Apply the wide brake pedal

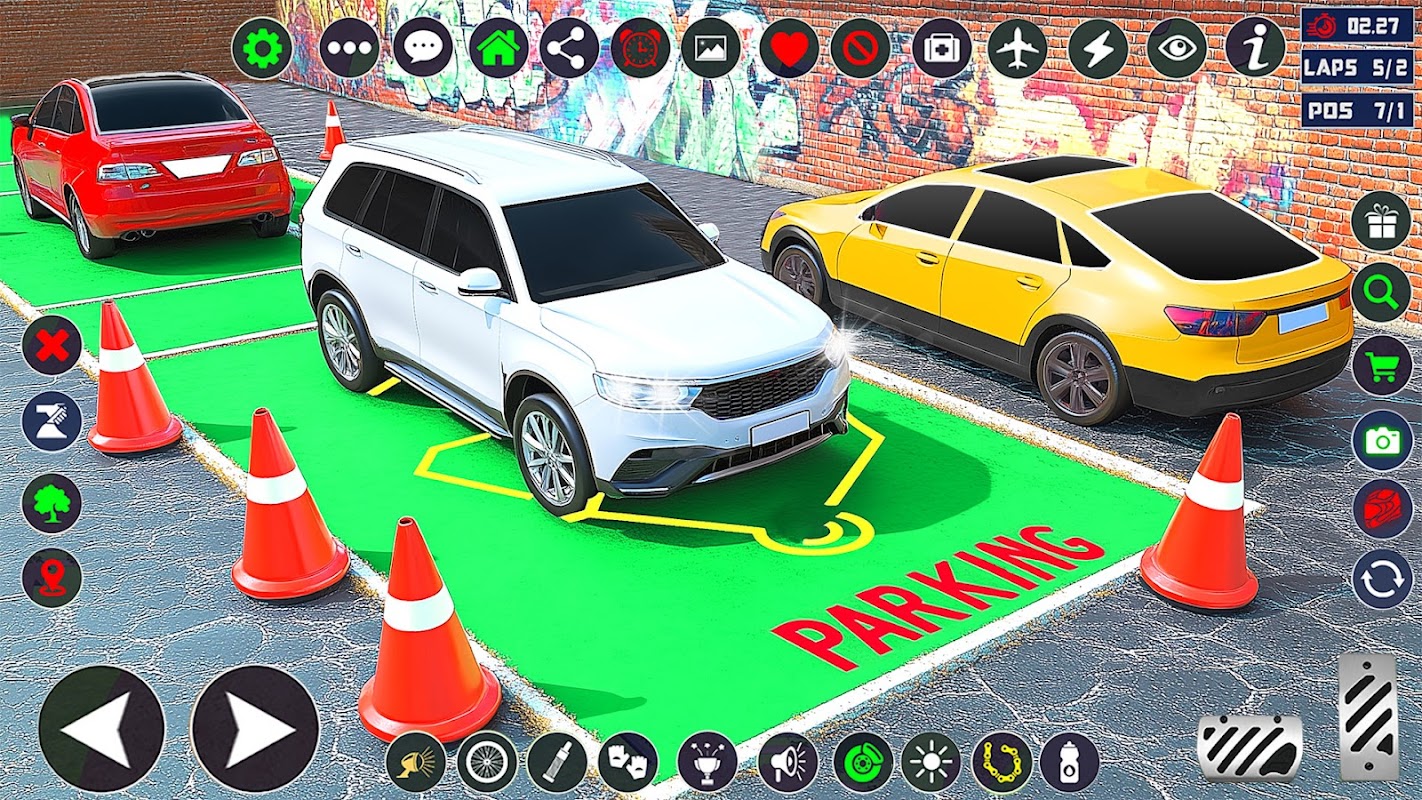tap(1250, 748)
